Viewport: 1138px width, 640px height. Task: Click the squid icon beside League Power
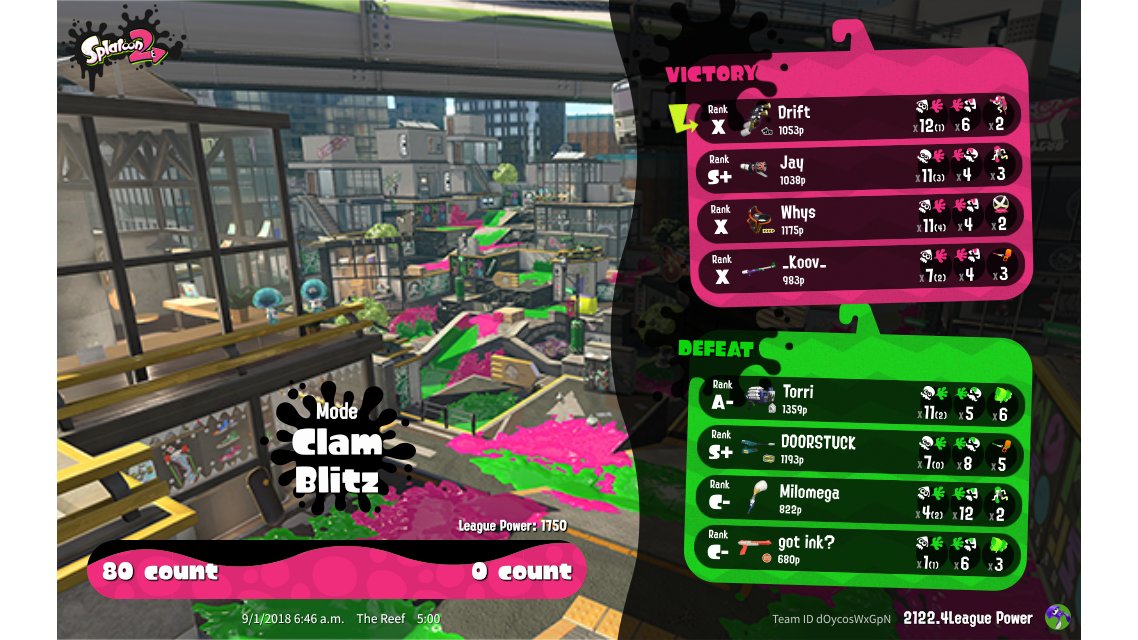(x=1058, y=618)
